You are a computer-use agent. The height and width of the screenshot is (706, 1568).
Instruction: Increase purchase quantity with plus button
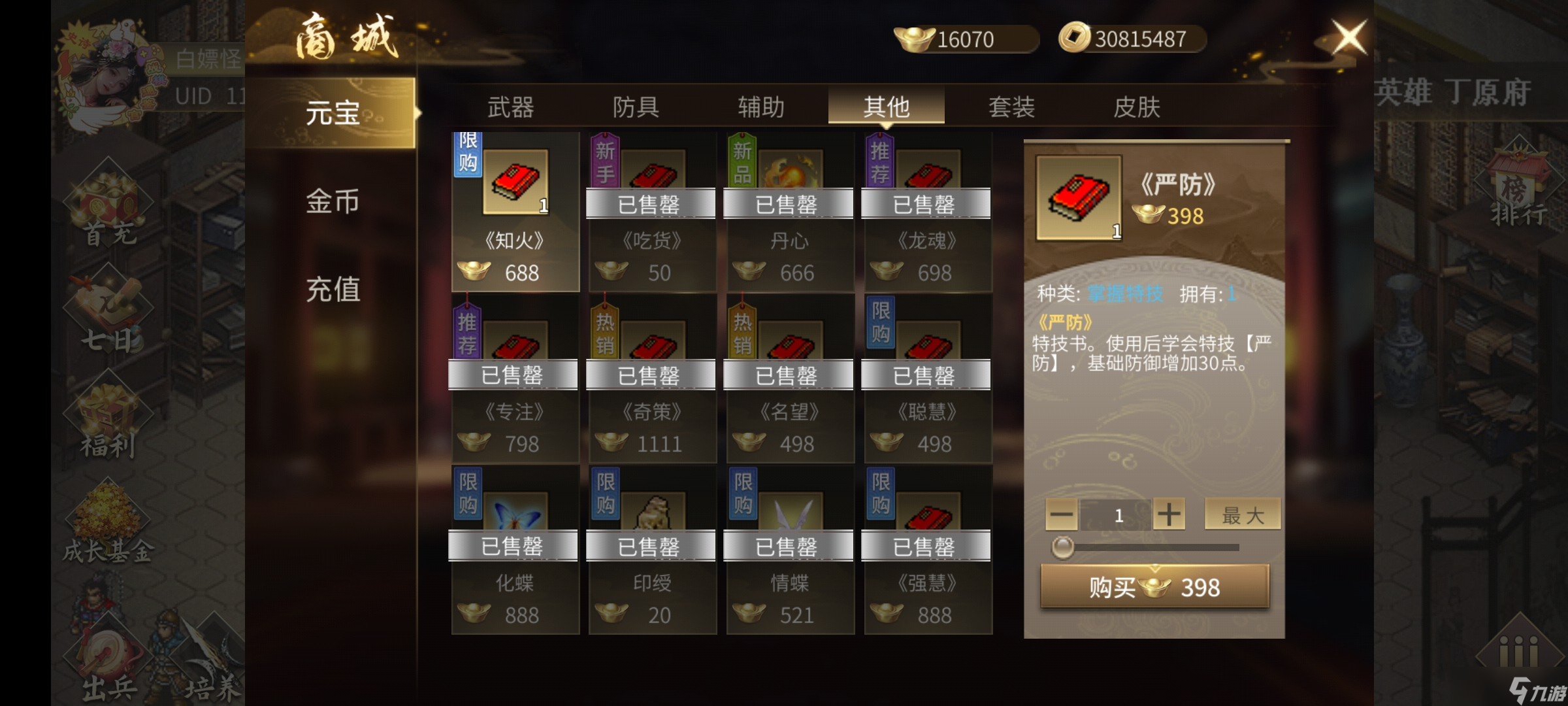[x=1169, y=515]
